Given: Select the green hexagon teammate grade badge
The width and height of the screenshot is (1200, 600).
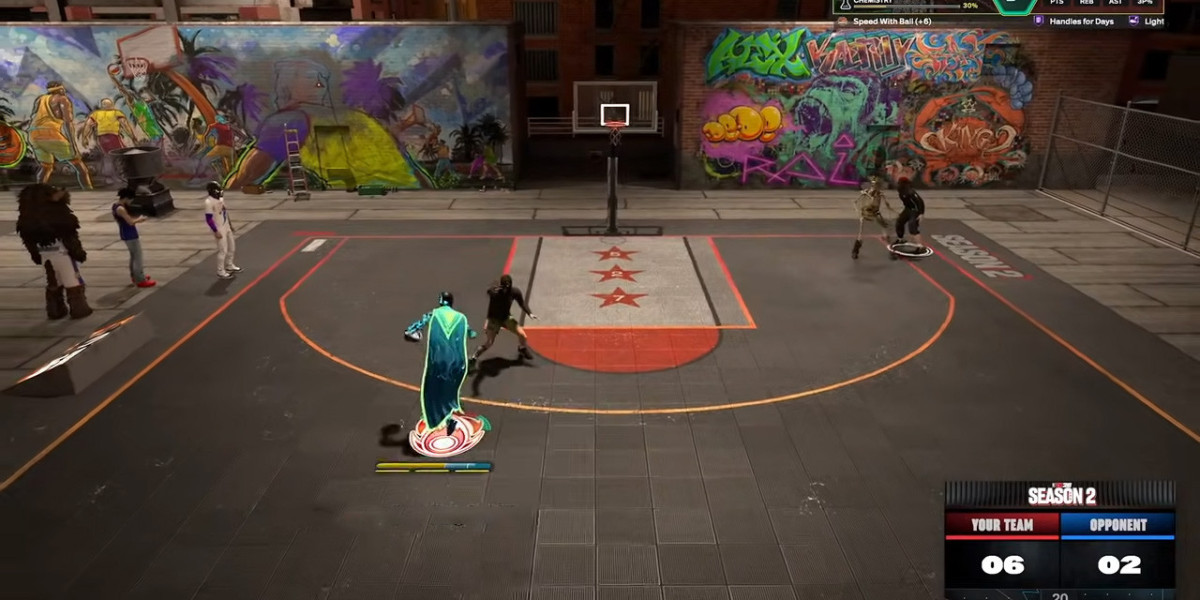Looking at the screenshot, I should coord(1012,4).
